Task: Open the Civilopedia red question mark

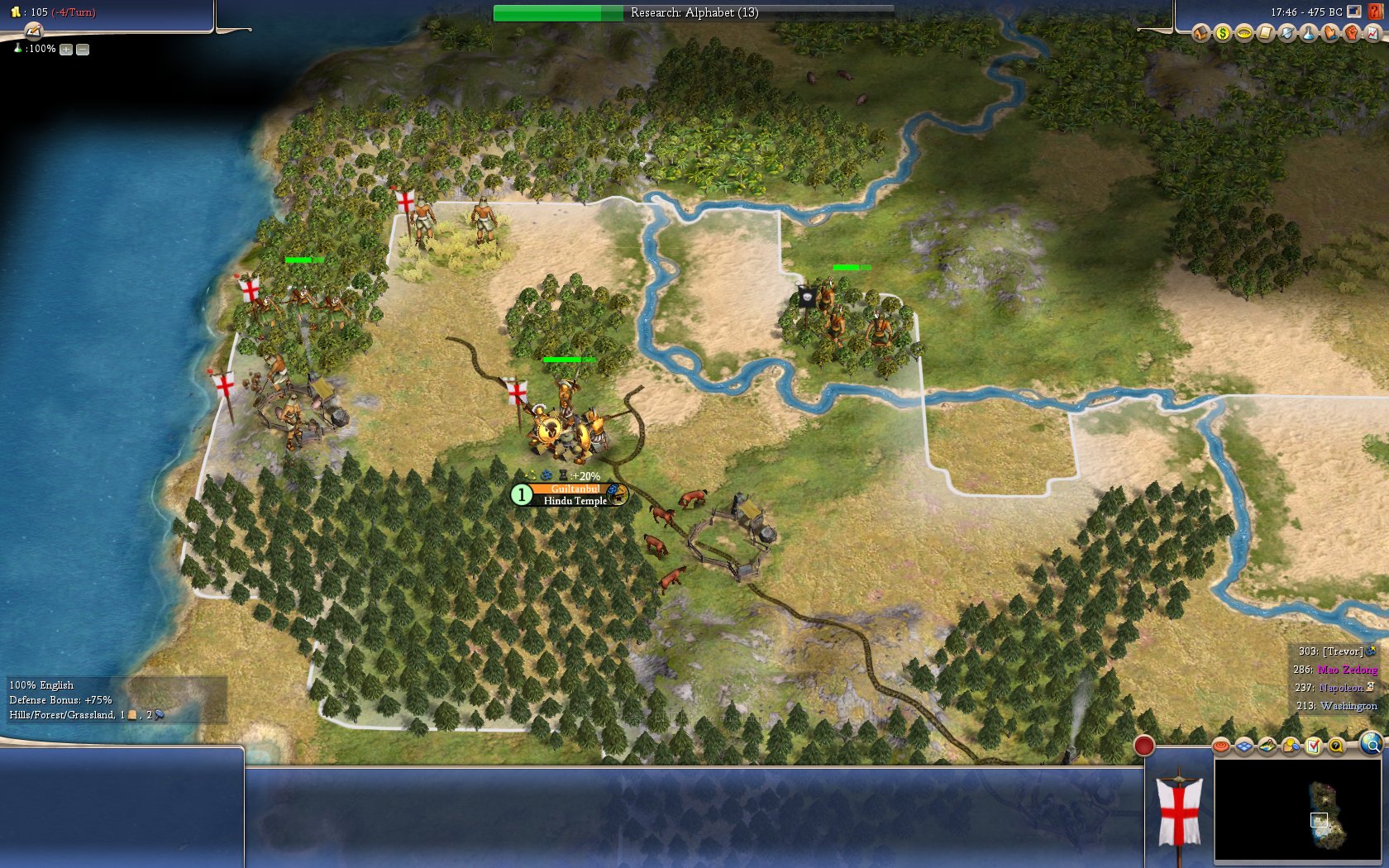Action: click(x=1374, y=12)
